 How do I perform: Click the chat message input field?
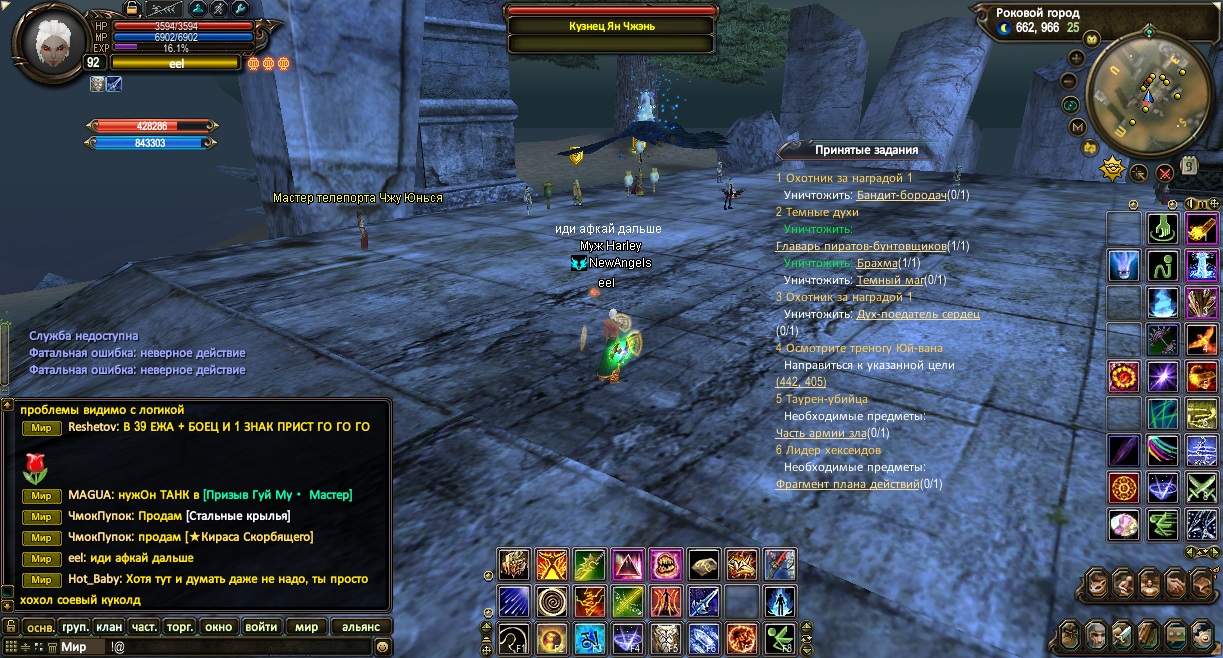pyautogui.click(x=250, y=647)
